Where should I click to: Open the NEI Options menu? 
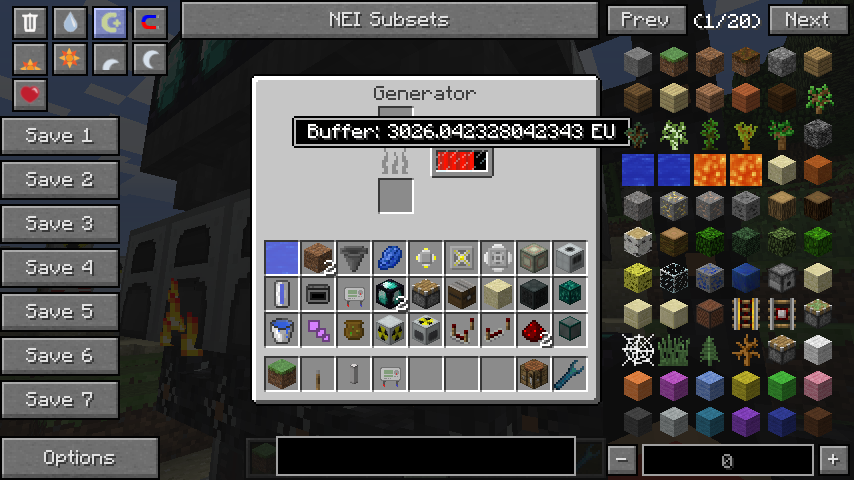point(79,458)
